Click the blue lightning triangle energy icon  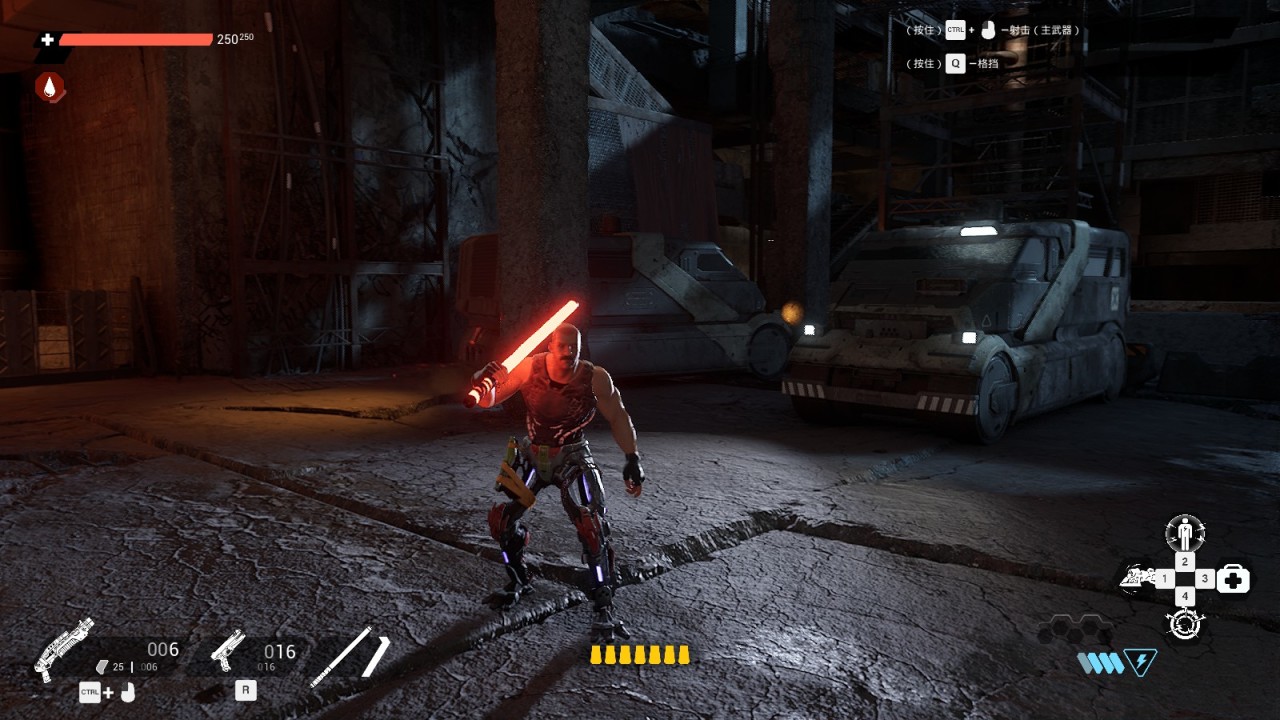click(x=1140, y=662)
